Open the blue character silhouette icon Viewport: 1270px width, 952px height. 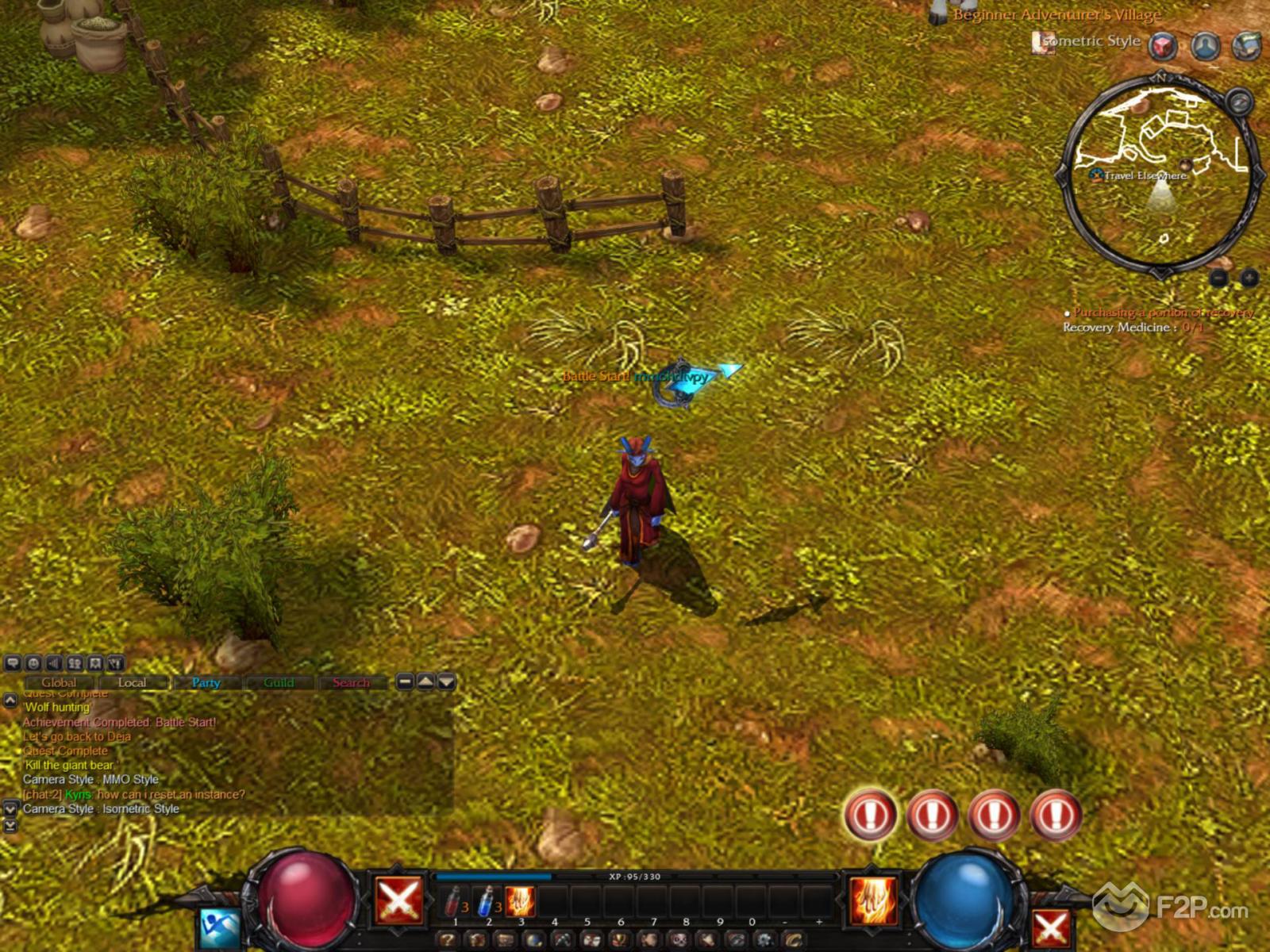pyautogui.click(x=1206, y=46)
